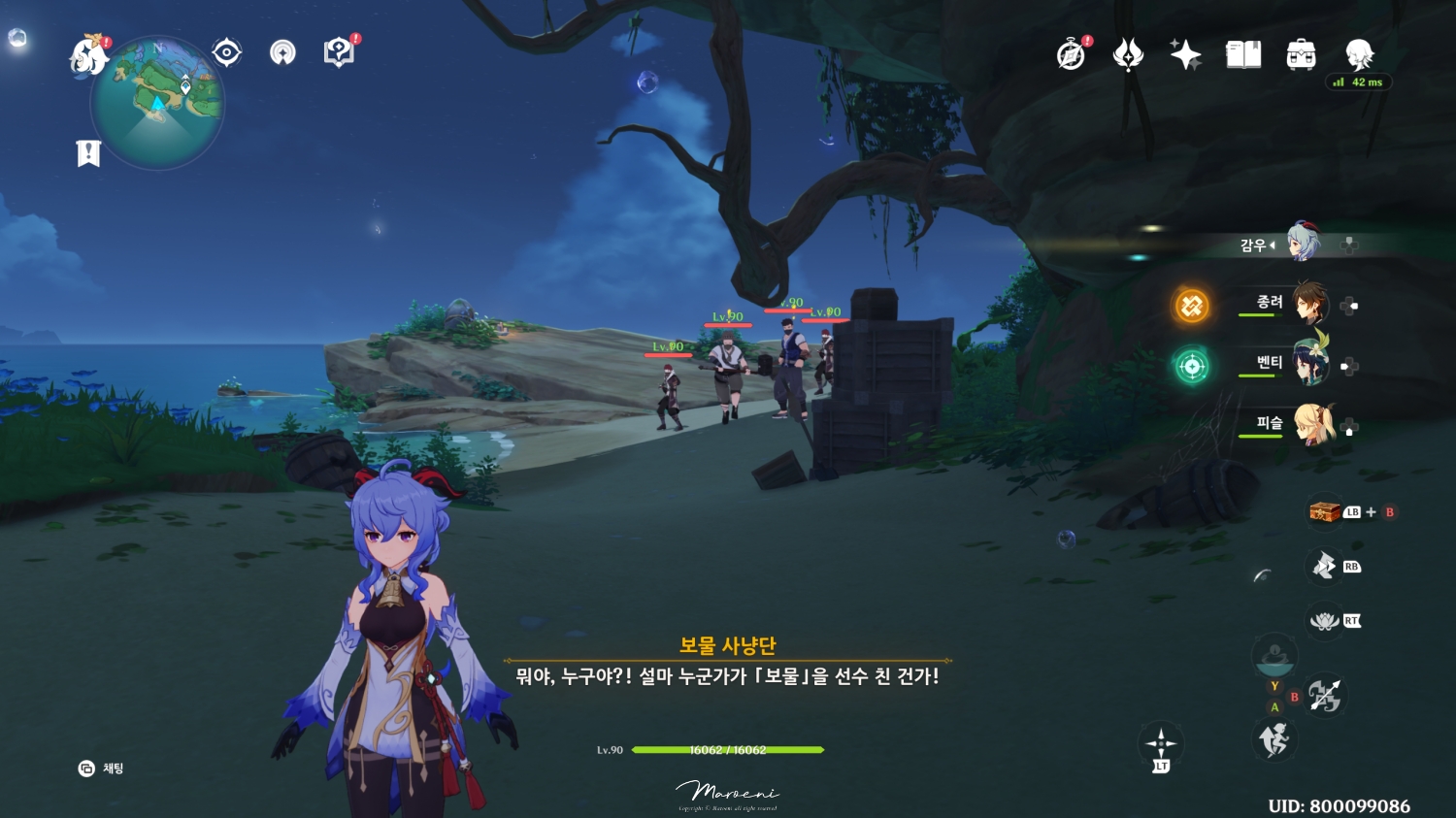Click the network ping indicator showing 42 ms
1456x818 pixels.
[1358, 82]
